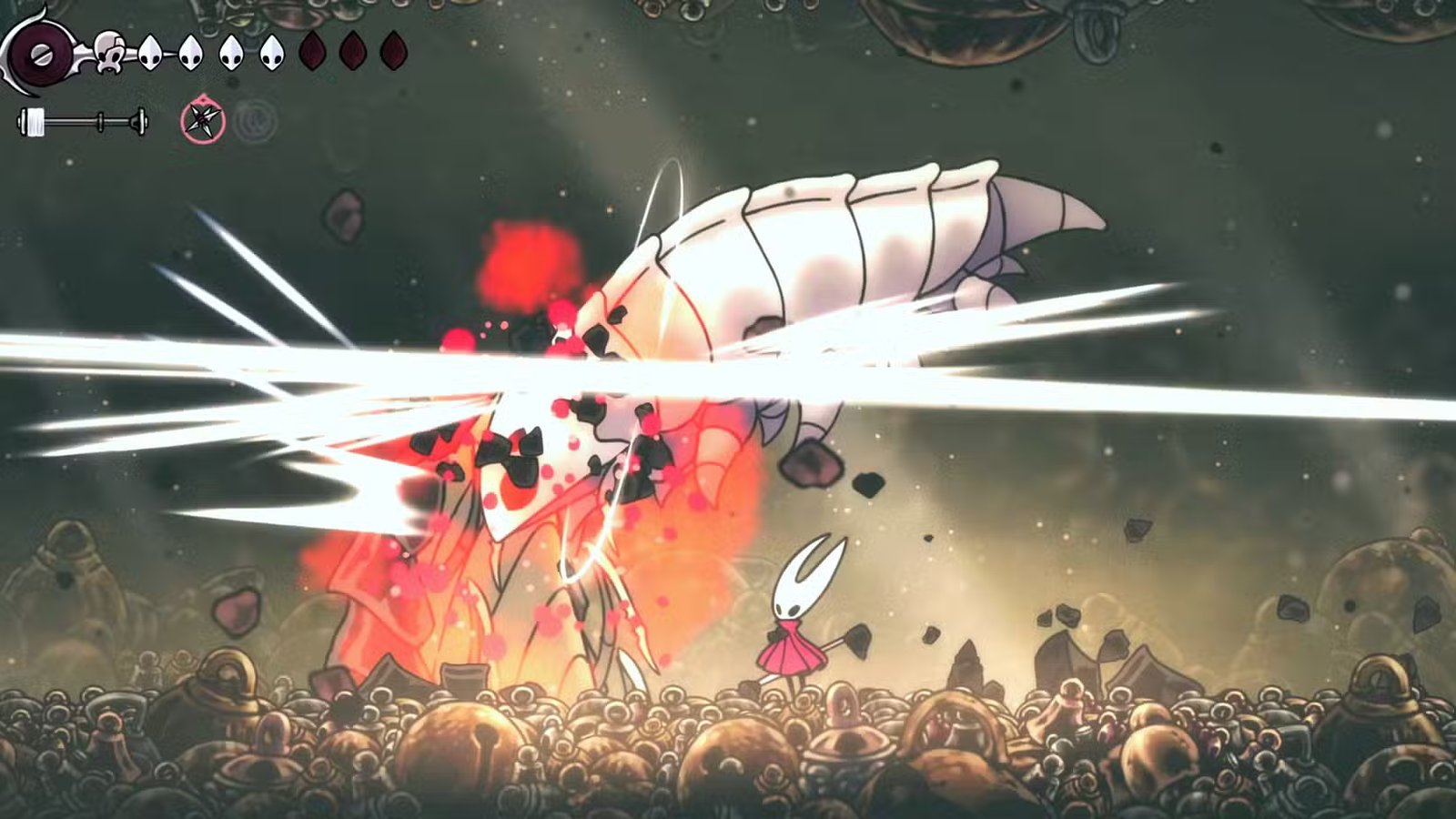Image resolution: width=1456 pixels, height=819 pixels.
Task: Click the first white health mask
Action: click(x=148, y=52)
